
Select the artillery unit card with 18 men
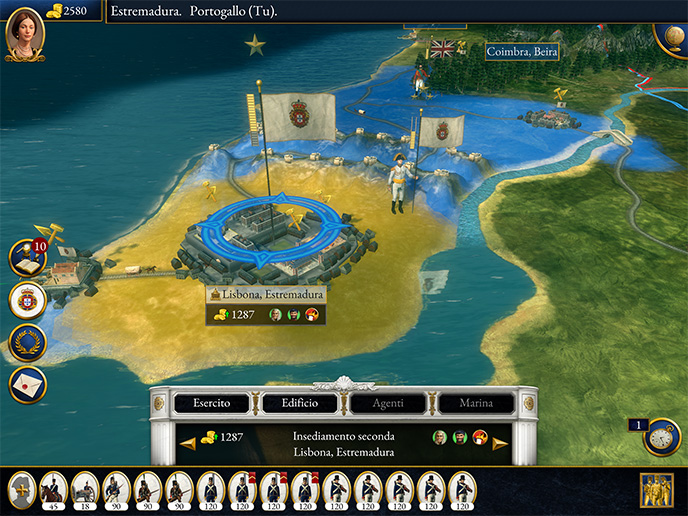pos(85,489)
